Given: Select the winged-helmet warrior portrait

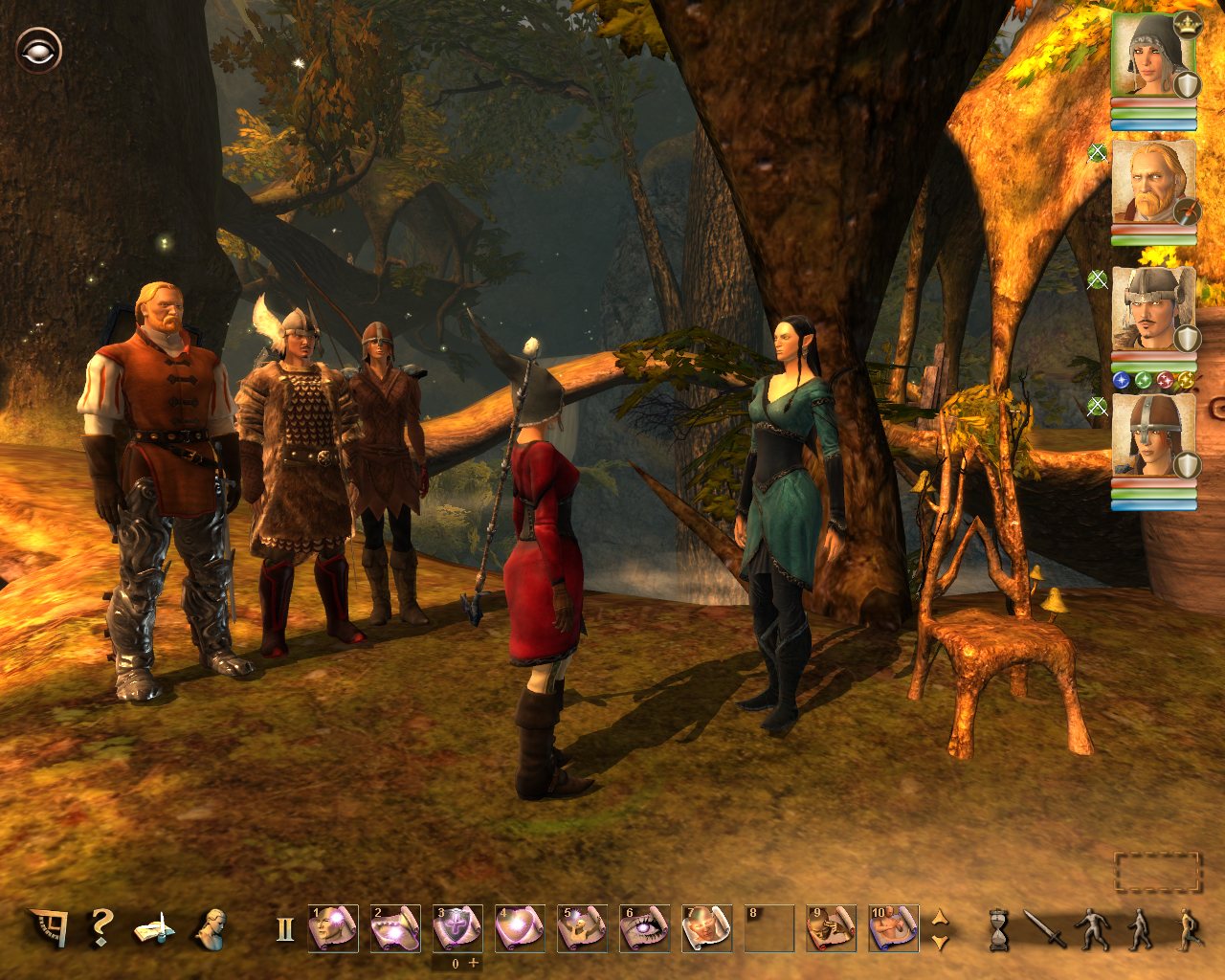Looking at the screenshot, I should coord(1153,309).
